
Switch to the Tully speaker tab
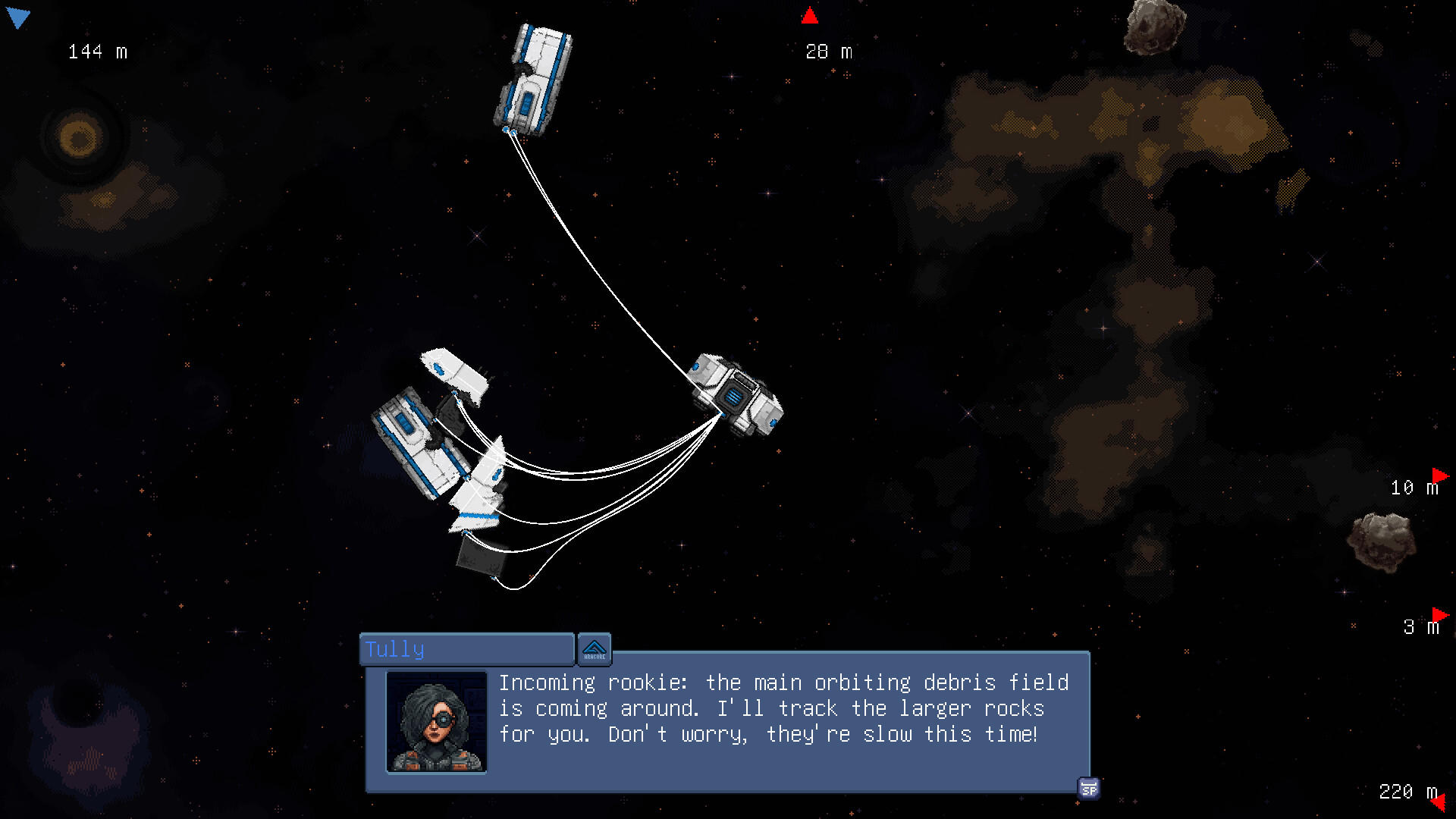(x=466, y=649)
